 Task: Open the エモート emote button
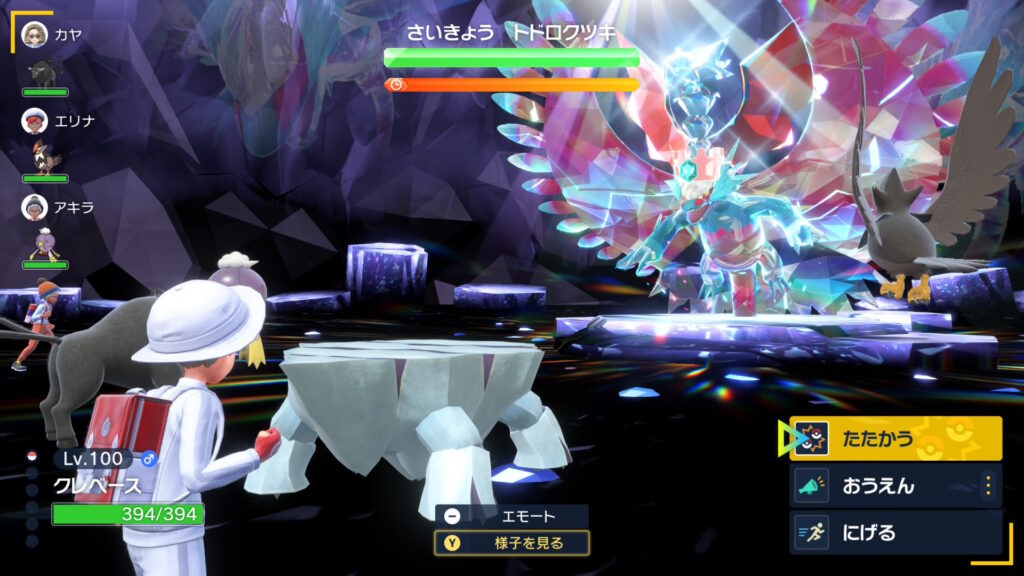[x=511, y=516]
